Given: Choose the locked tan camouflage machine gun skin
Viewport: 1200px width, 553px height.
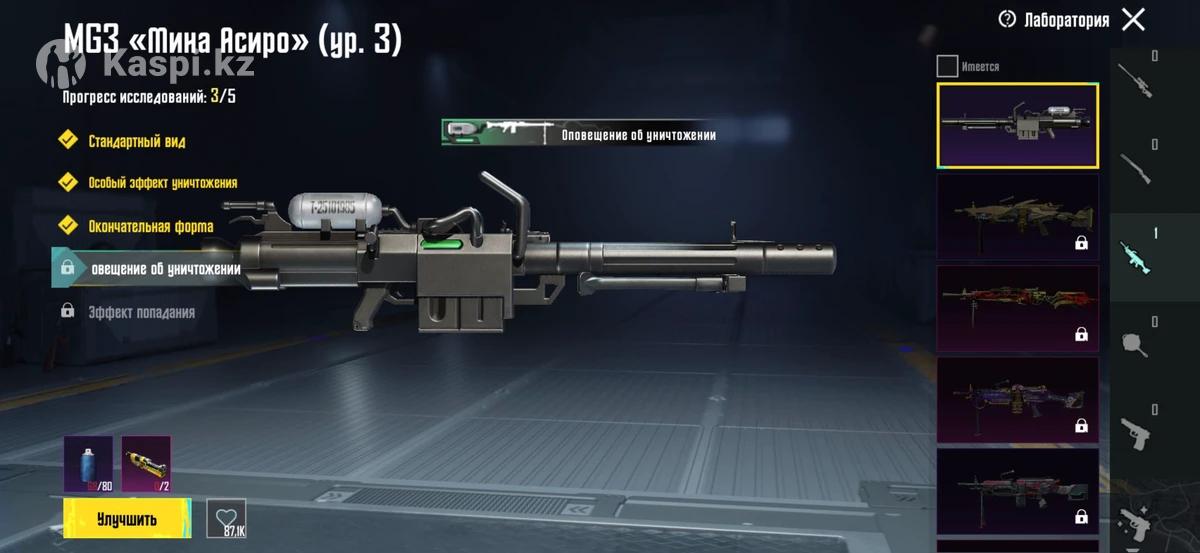Looking at the screenshot, I should [x=1017, y=217].
